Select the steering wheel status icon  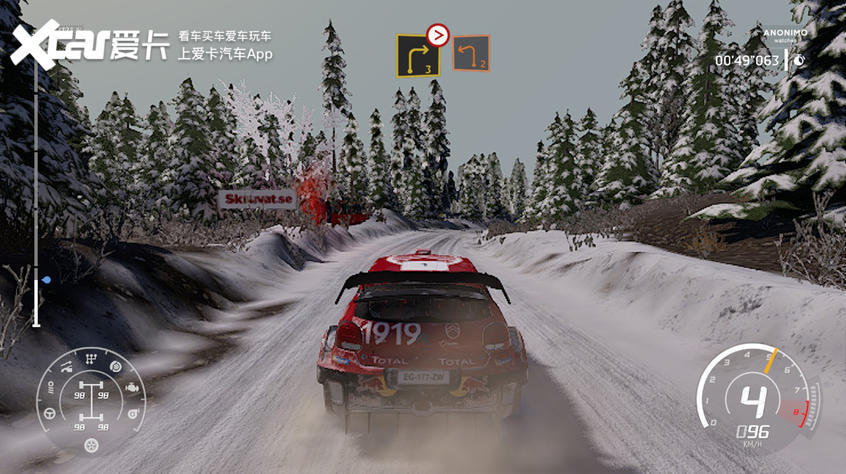point(50,412)
